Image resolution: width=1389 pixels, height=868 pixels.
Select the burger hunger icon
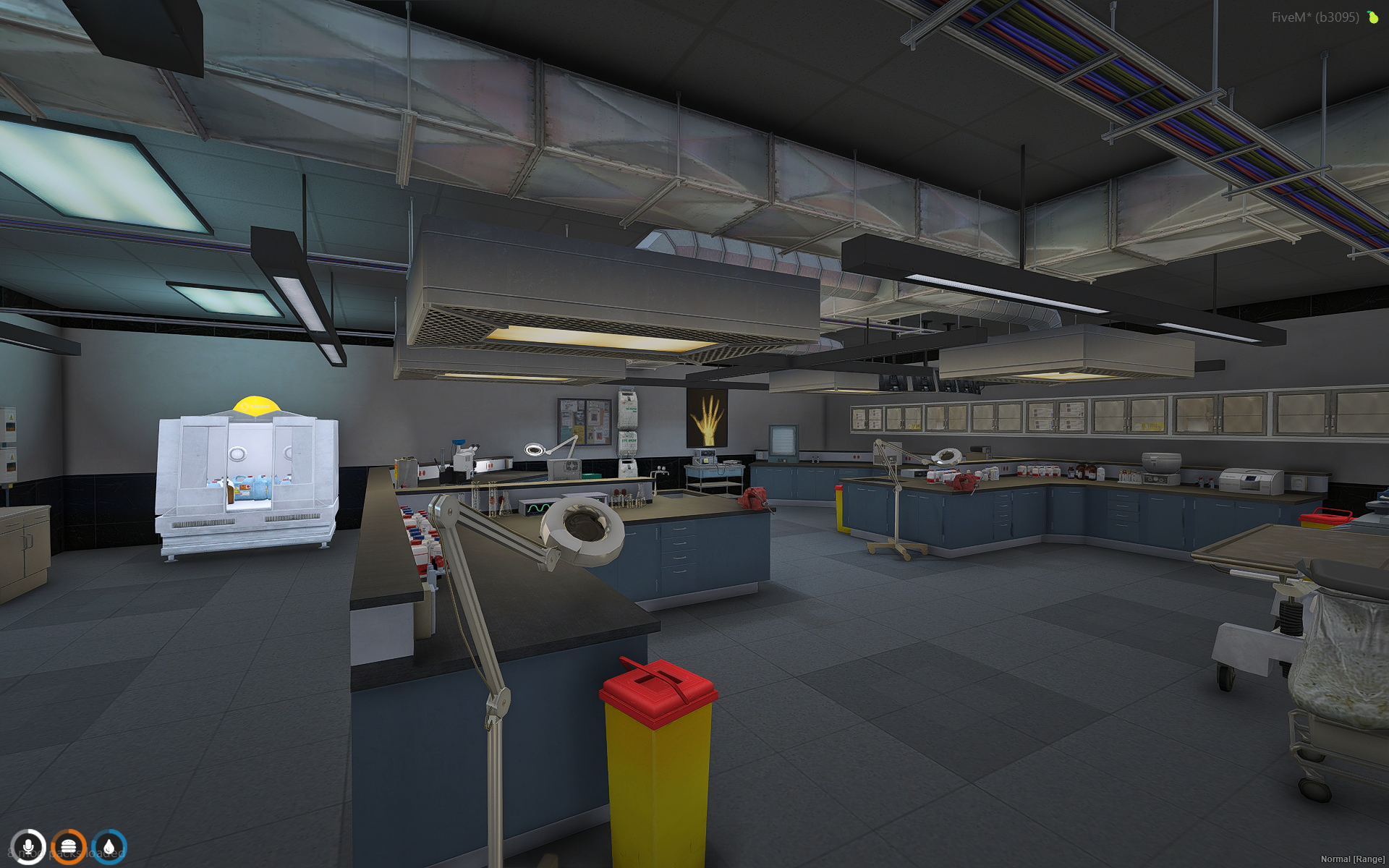point(69,846)
